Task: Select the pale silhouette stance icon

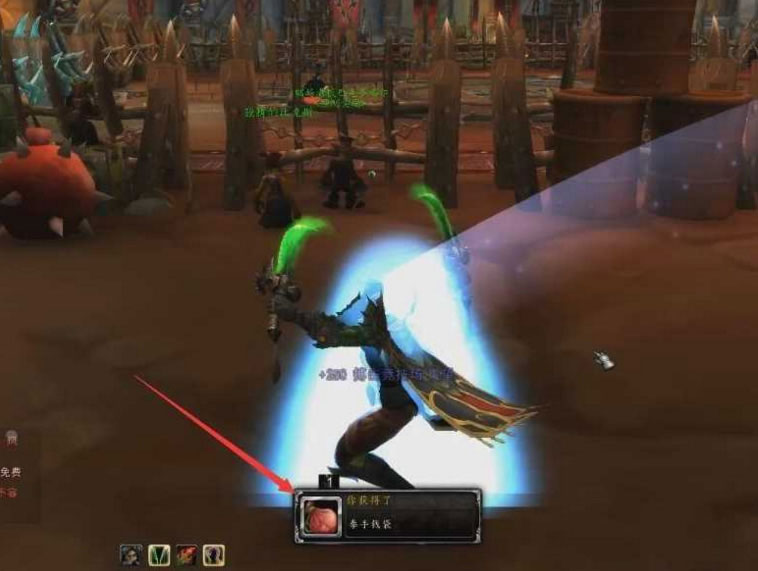Action: pyautogui.click(x=214, y=555)
